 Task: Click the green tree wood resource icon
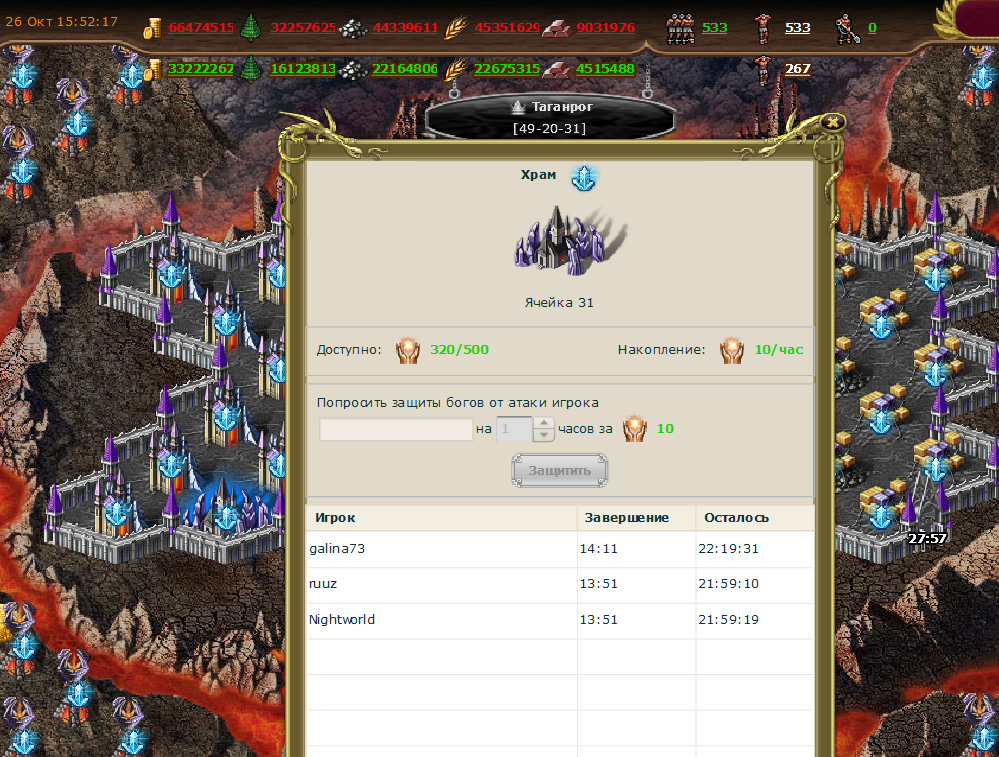(251, 28)
